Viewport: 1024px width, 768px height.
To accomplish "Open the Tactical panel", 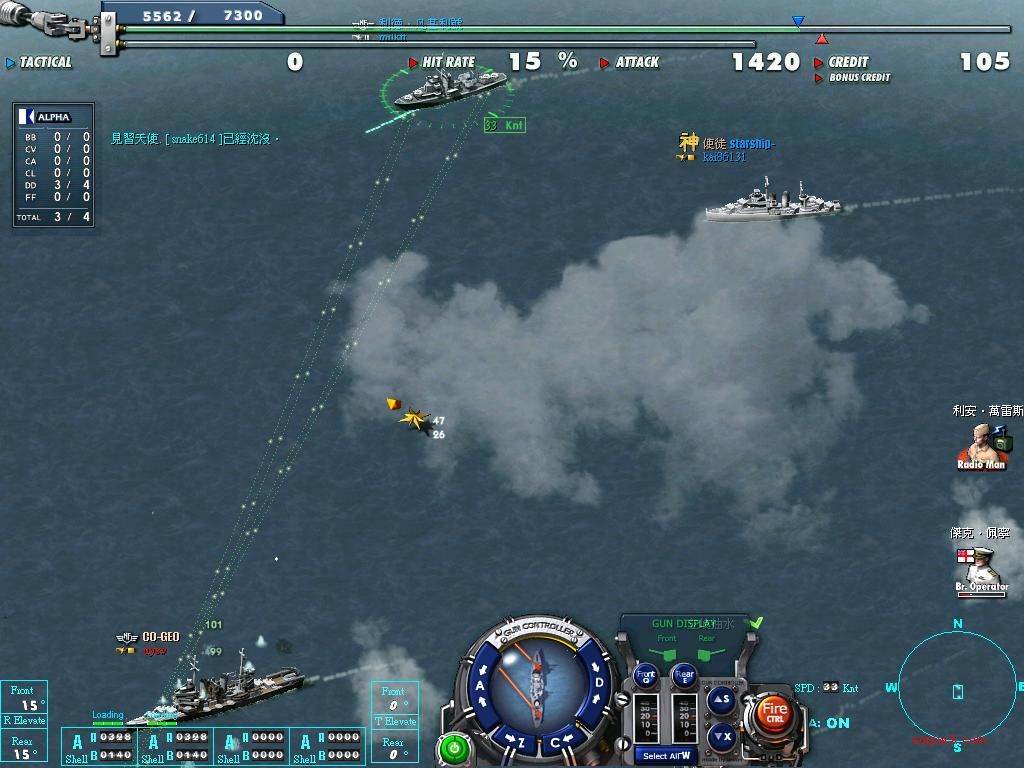I will pyautogui.click(x=40, y=62).
